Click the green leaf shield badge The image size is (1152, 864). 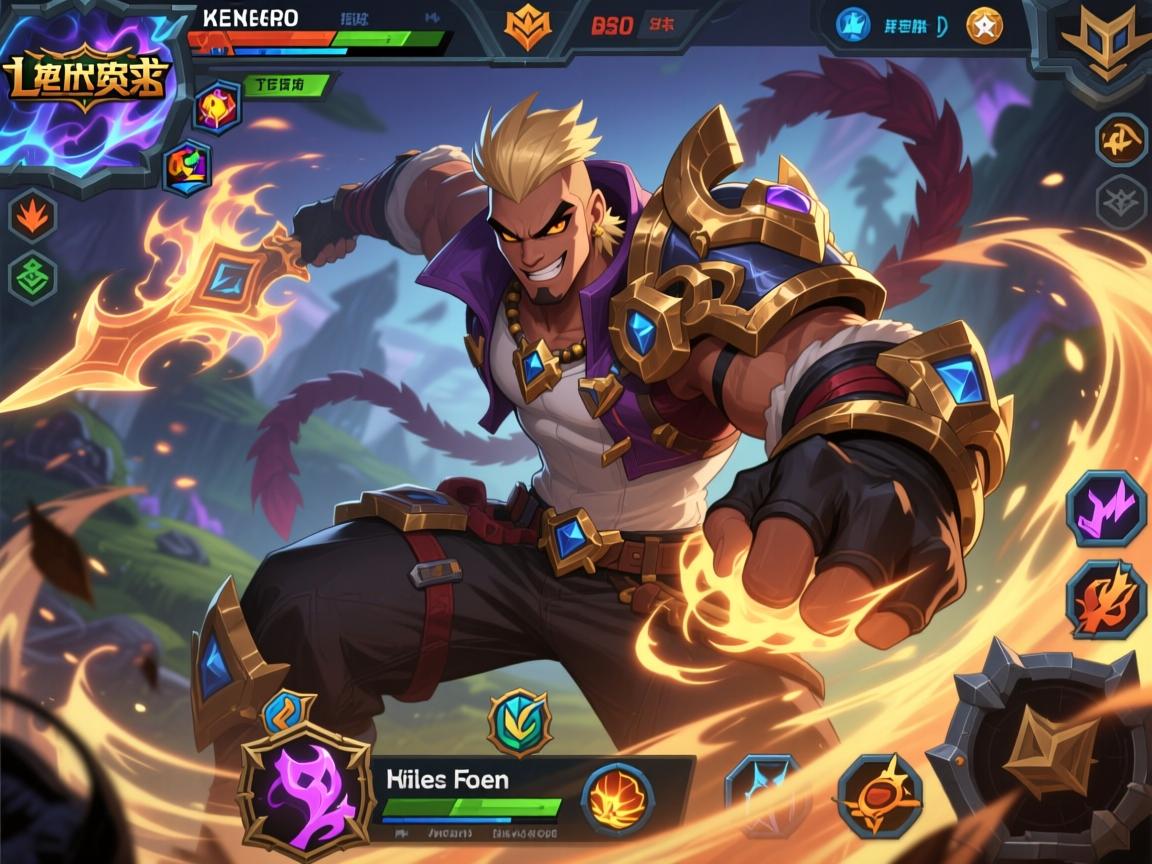tap(519, 721)
